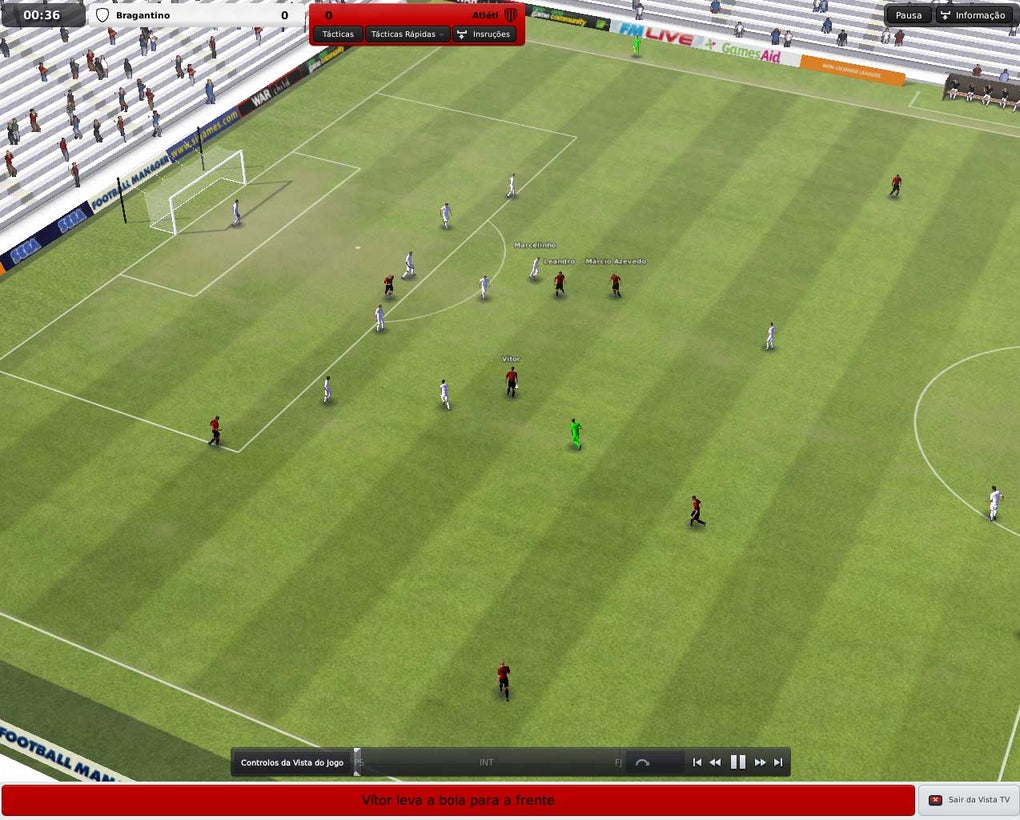Expand the Tácticas Rápidas dropdown
The image size is (1020, 820).
click(407, 34)
